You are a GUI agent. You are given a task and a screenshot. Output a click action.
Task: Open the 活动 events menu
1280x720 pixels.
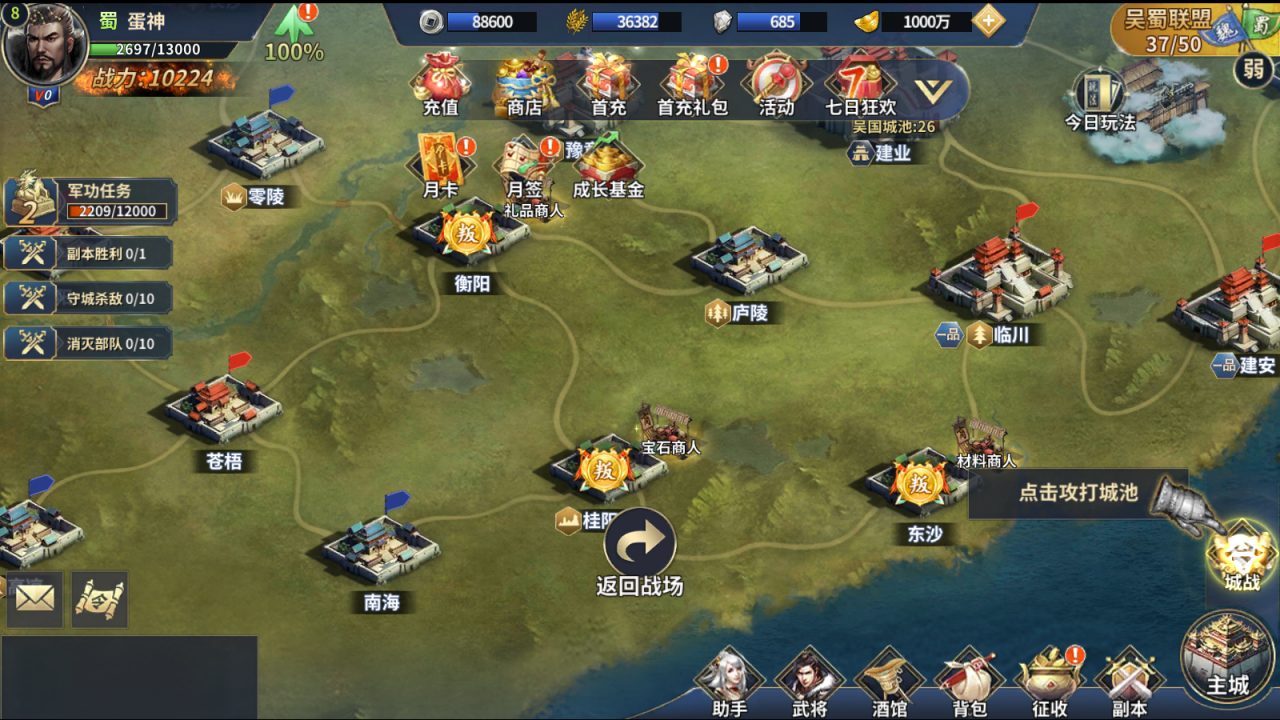click(776, 82)
